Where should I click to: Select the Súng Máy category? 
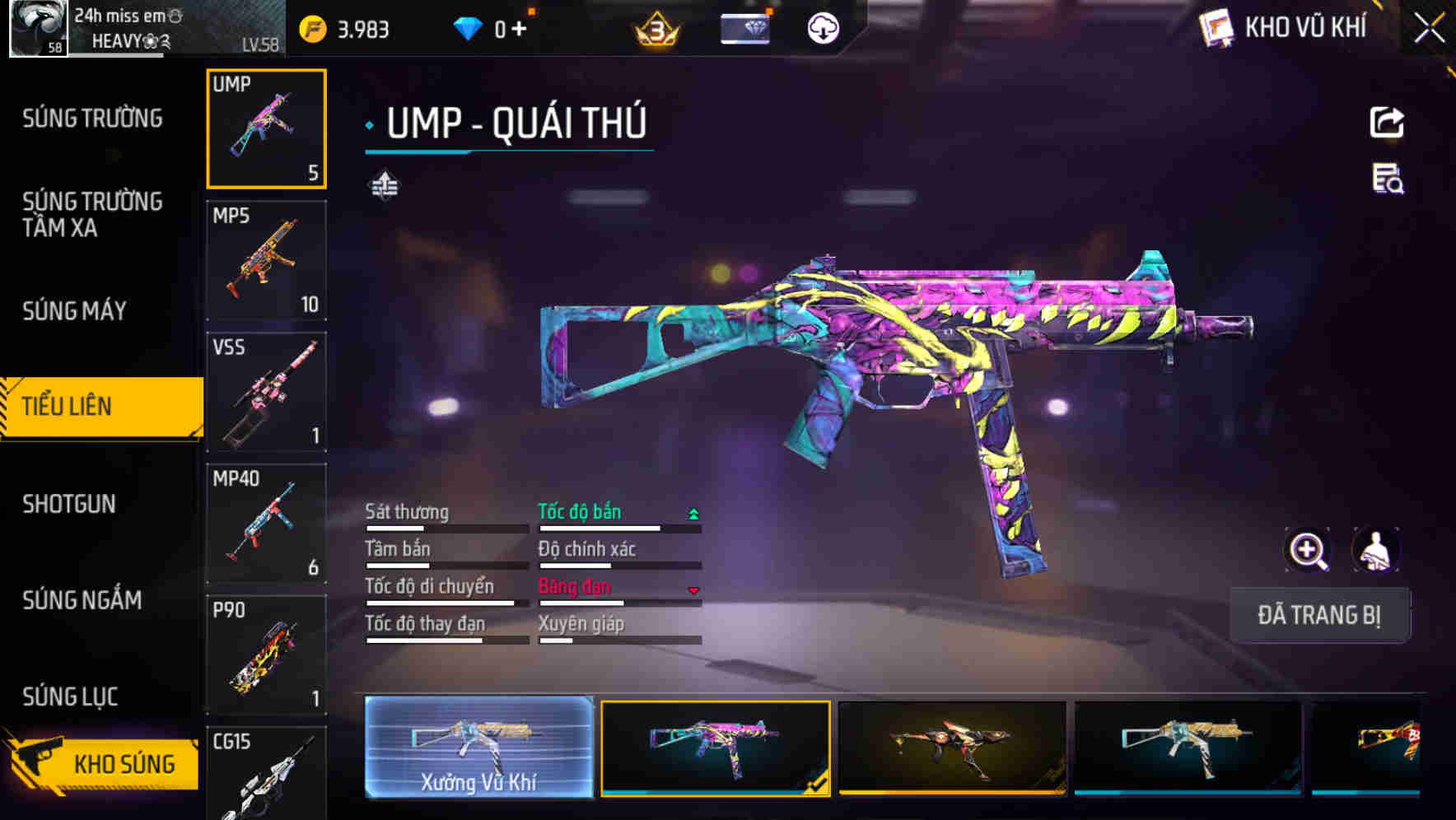click(x=74, y=310)
